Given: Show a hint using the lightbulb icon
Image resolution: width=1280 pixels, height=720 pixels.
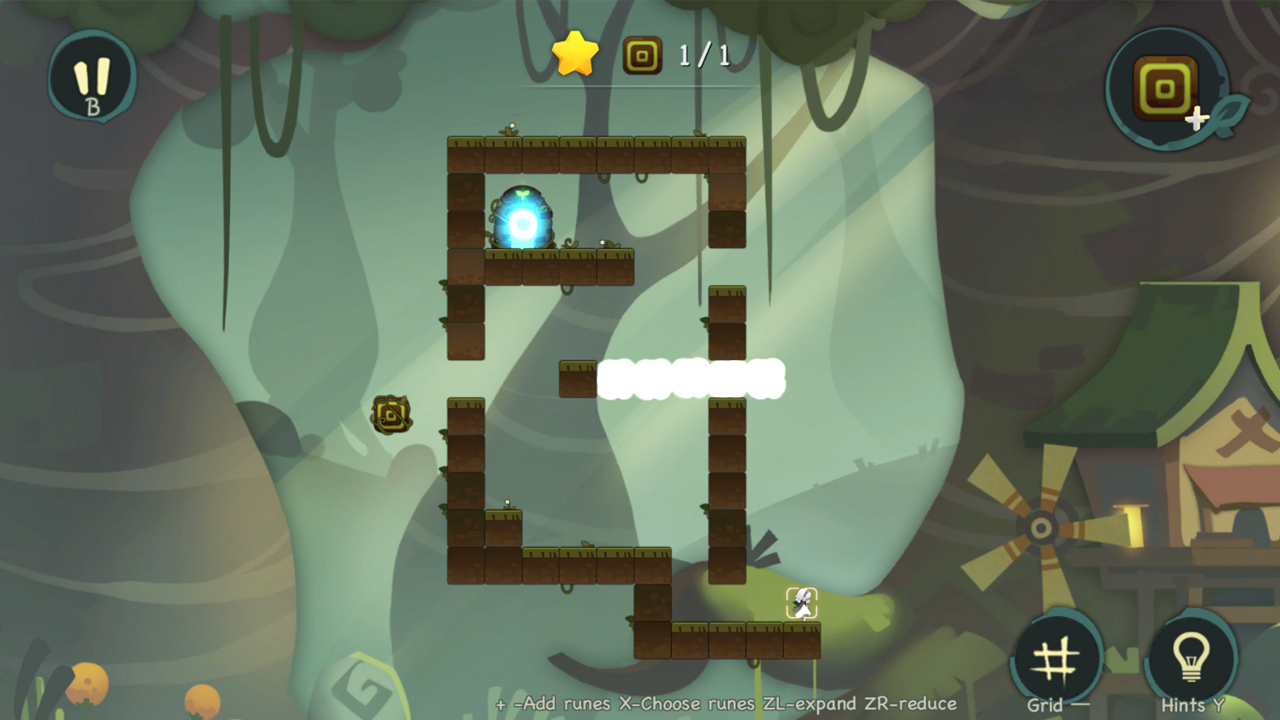Looking at the screenshot, I should [x=1193, y=655].
